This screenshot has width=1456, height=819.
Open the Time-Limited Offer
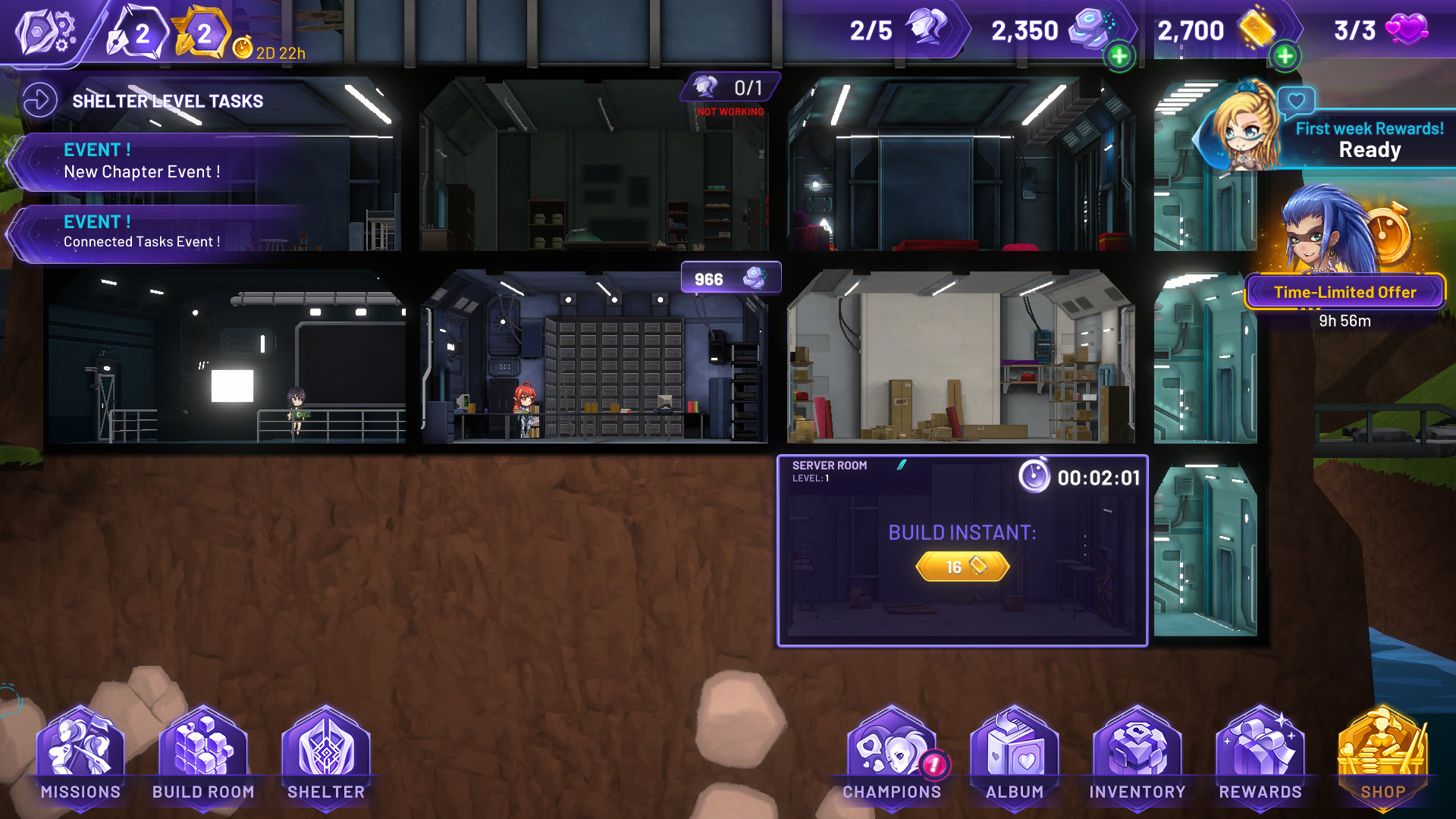1345,292
